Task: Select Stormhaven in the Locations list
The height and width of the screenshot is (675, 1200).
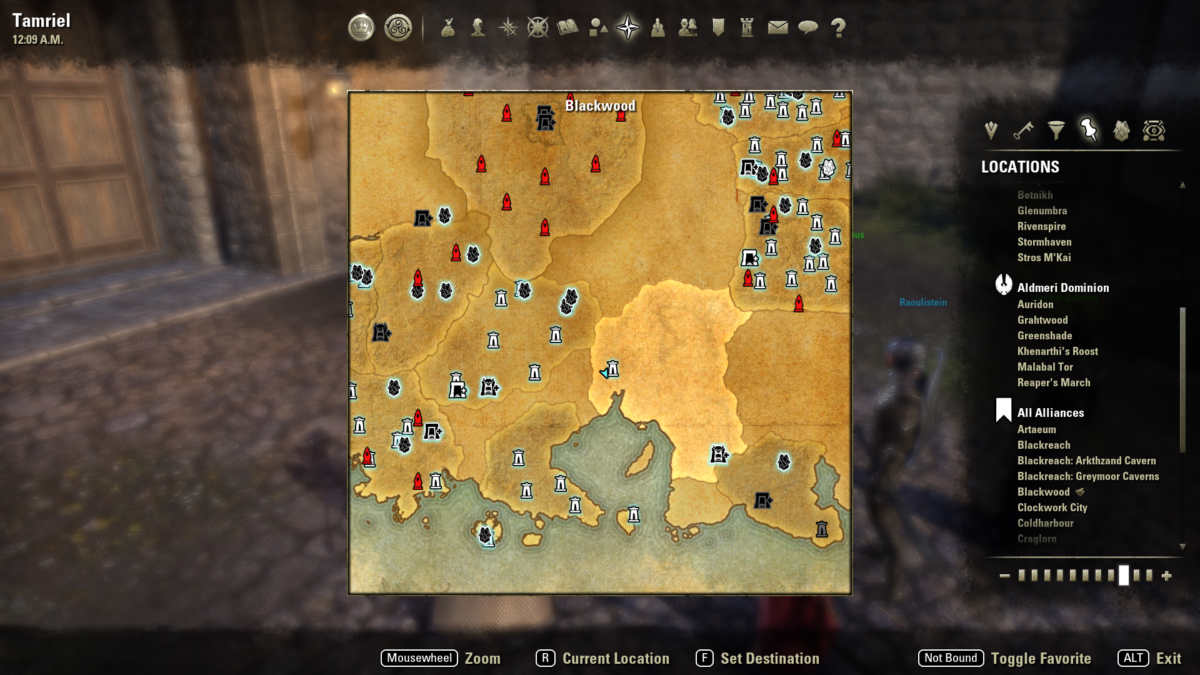Action: (x=1045, y=242)
